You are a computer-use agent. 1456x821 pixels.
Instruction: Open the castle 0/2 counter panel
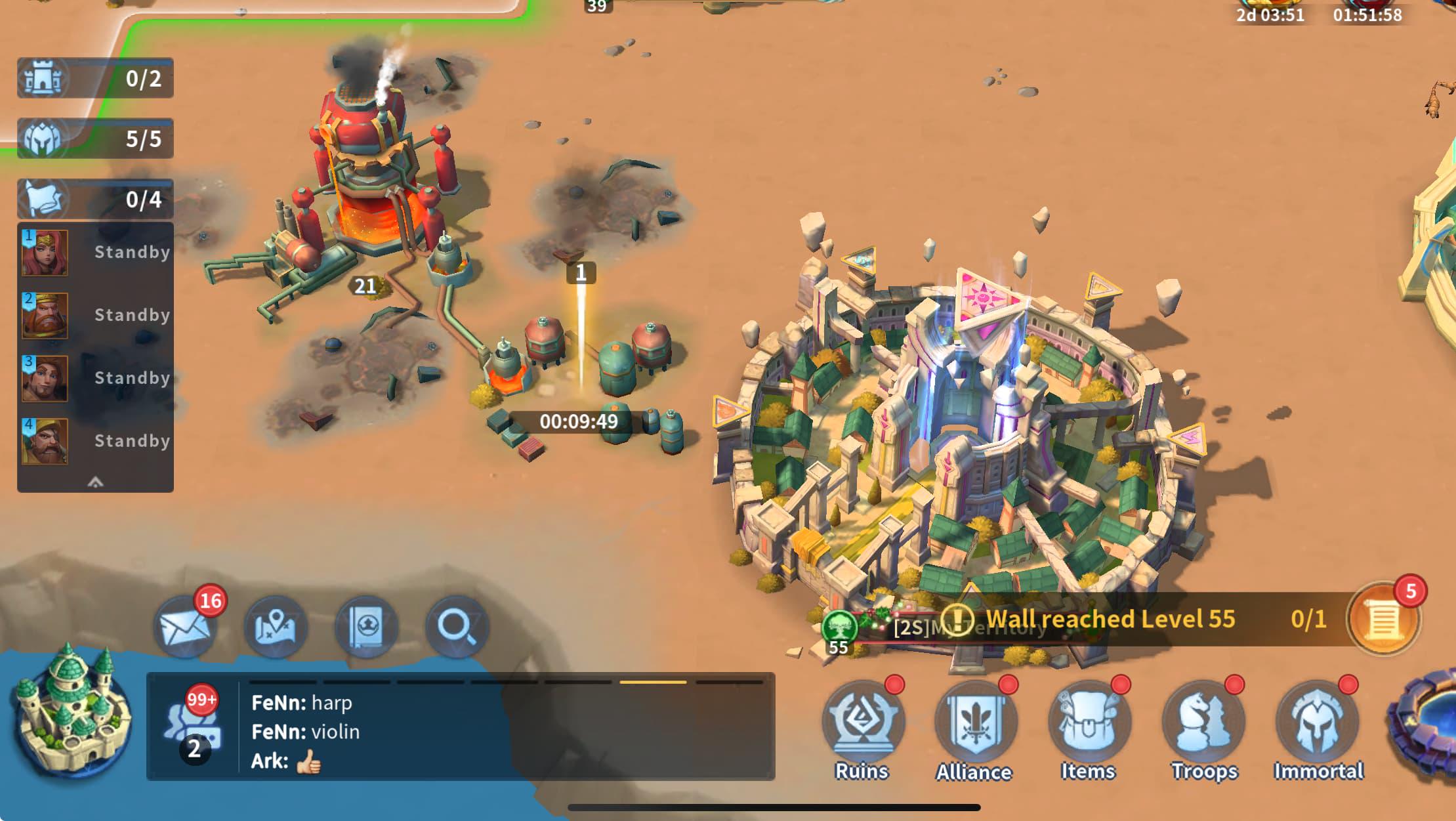pos(95,78)
